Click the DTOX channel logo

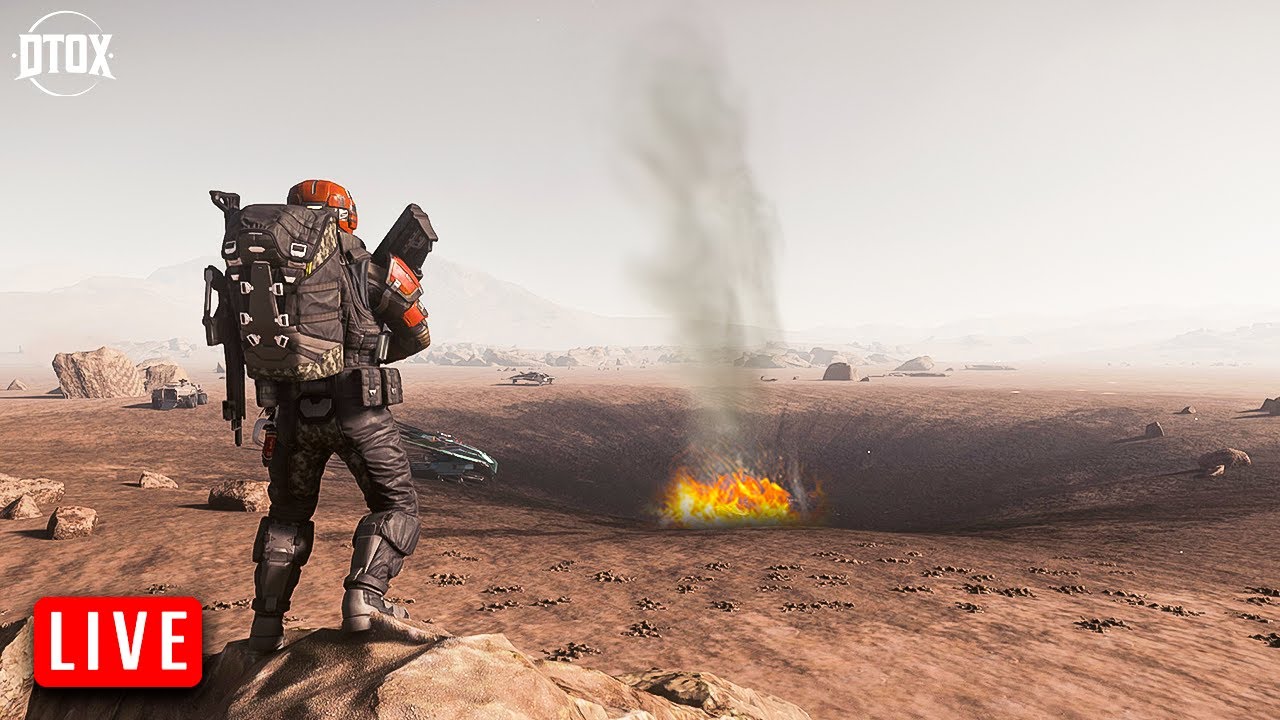[64, 54]
